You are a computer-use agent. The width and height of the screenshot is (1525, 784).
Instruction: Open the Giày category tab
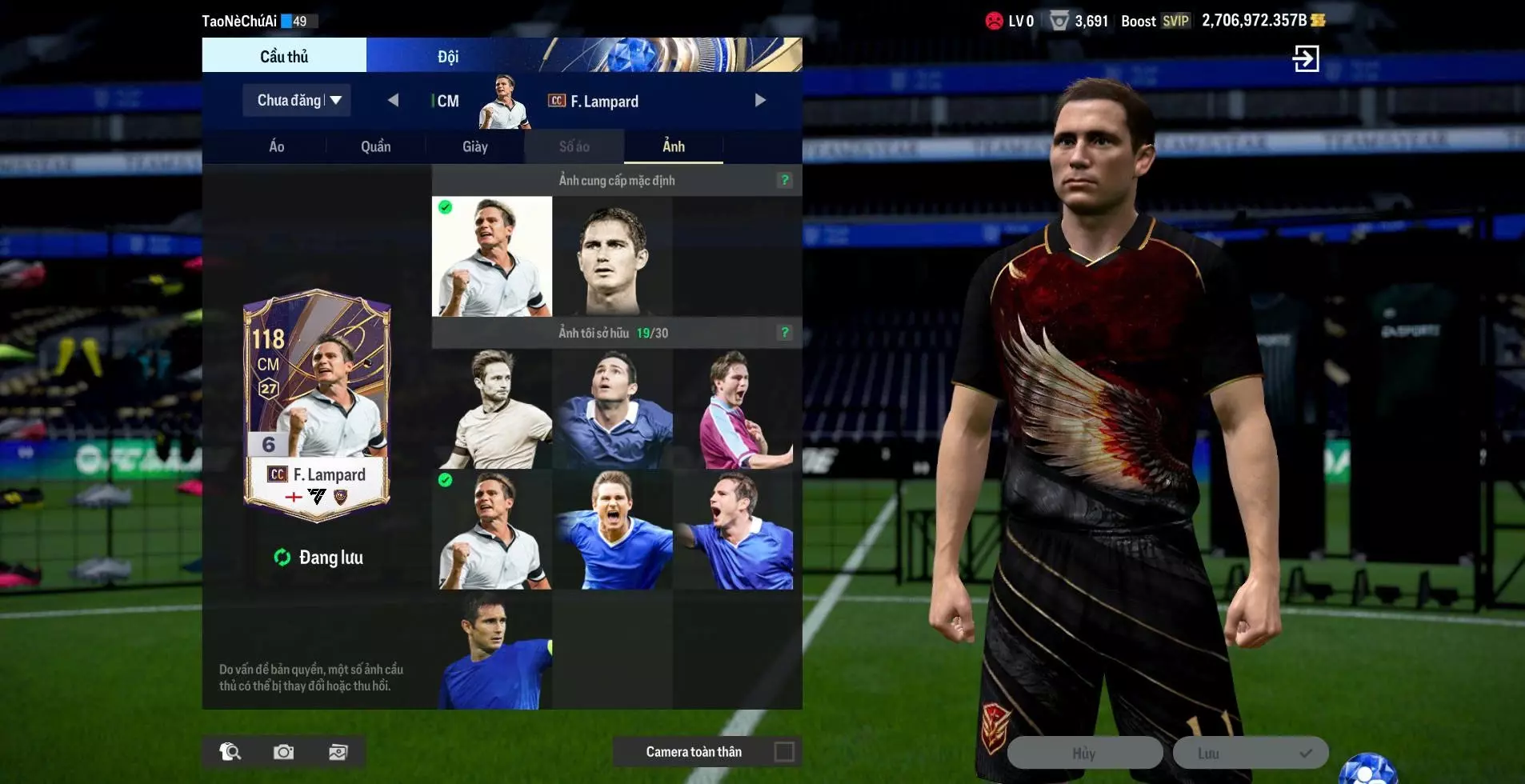[x=474, y=146]
